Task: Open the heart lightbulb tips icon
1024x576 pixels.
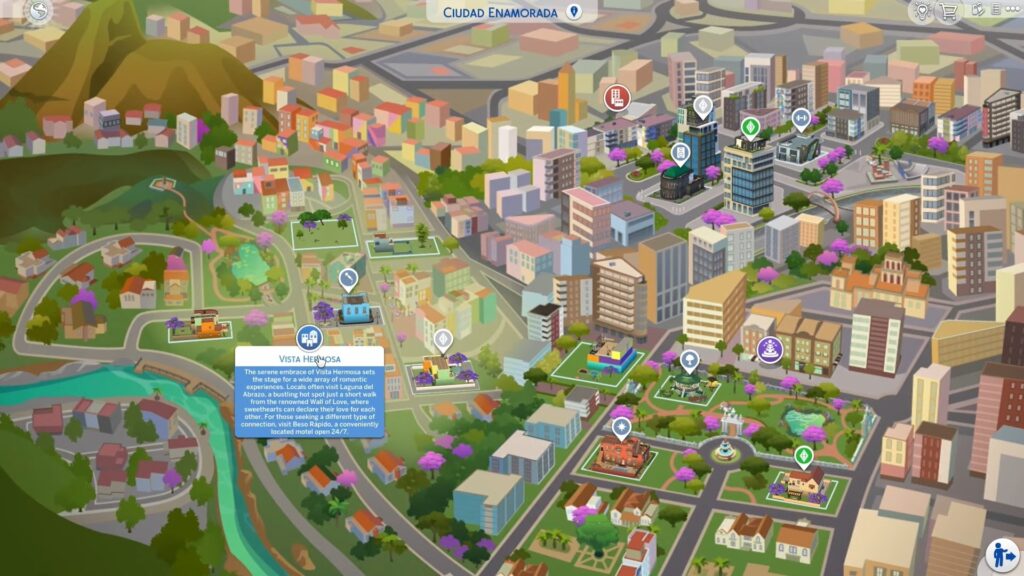Action: (x=921, y=11)
